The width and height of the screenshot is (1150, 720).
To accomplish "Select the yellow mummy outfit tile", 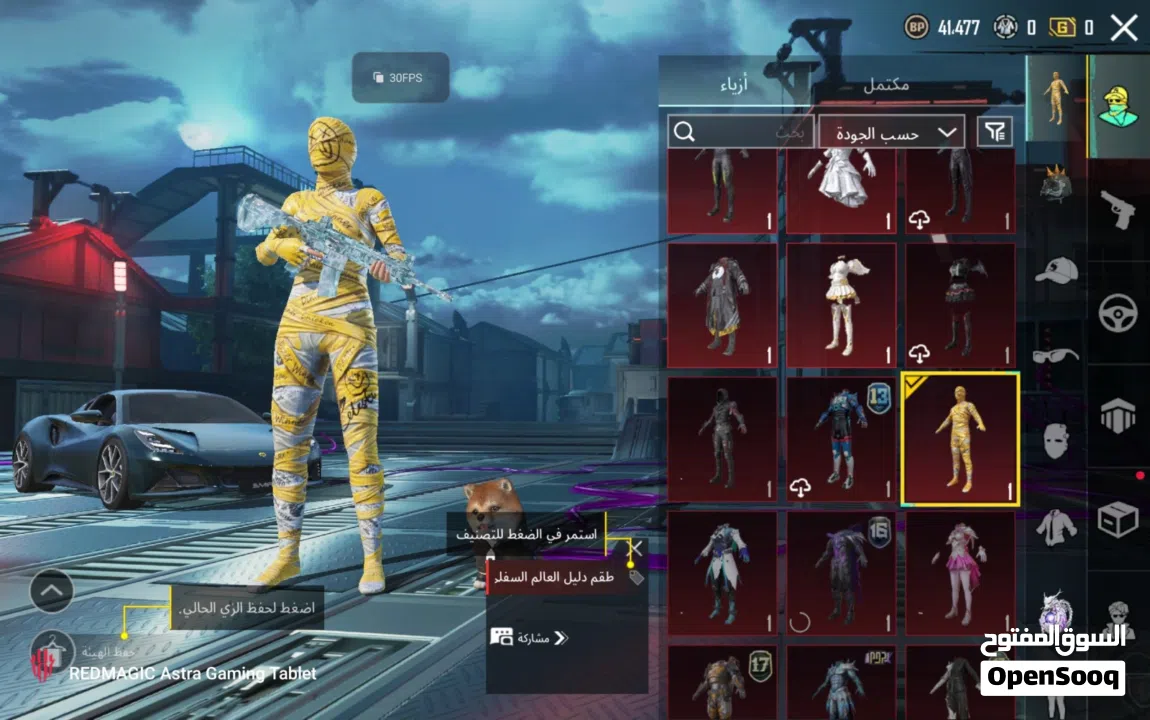I will tap(960, 439).
